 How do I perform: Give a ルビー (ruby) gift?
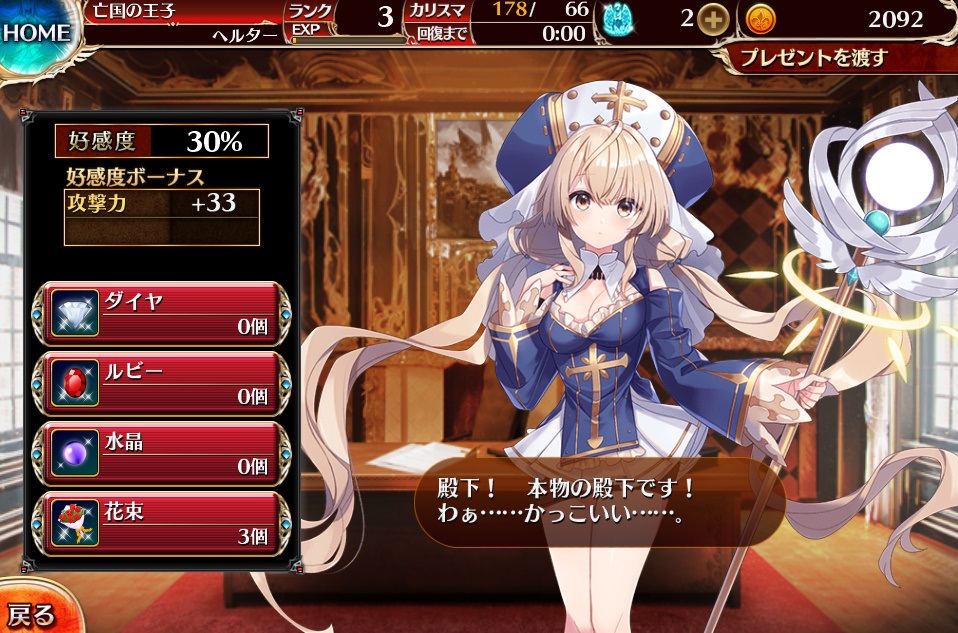tap(163, 384)
